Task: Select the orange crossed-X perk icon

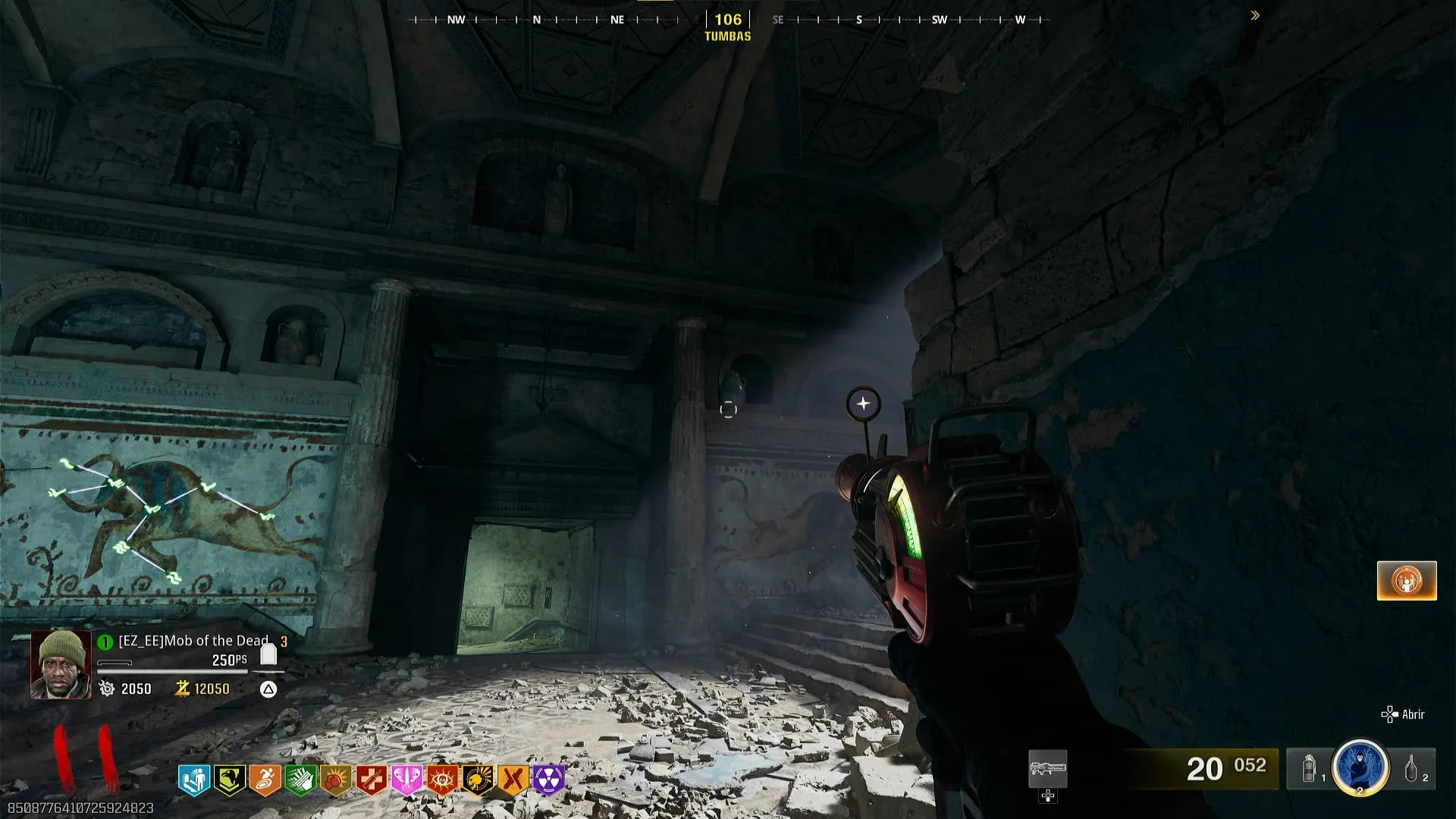Action: pyautogui.click(x=513, y=780)
